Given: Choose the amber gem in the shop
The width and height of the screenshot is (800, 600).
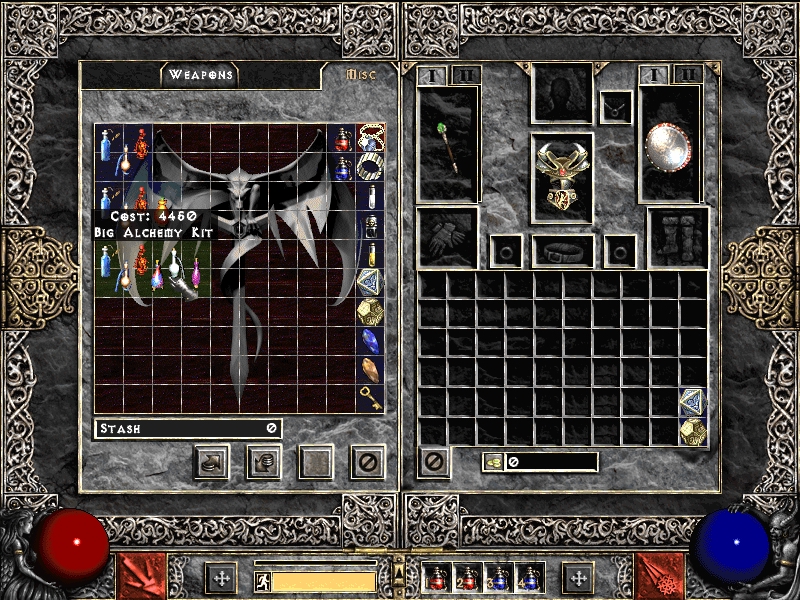Looking at the screenshot, I should click(371, 371).
